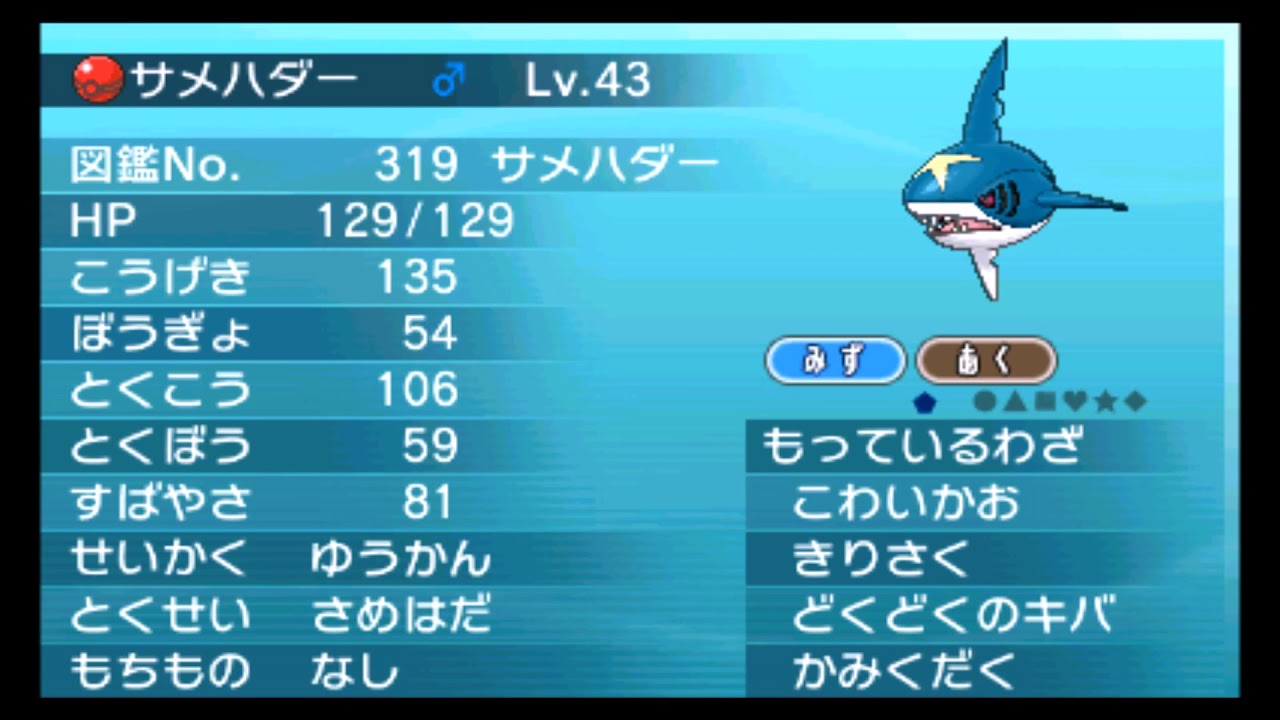Select the male gender symbol

click(x=447, y=78)
